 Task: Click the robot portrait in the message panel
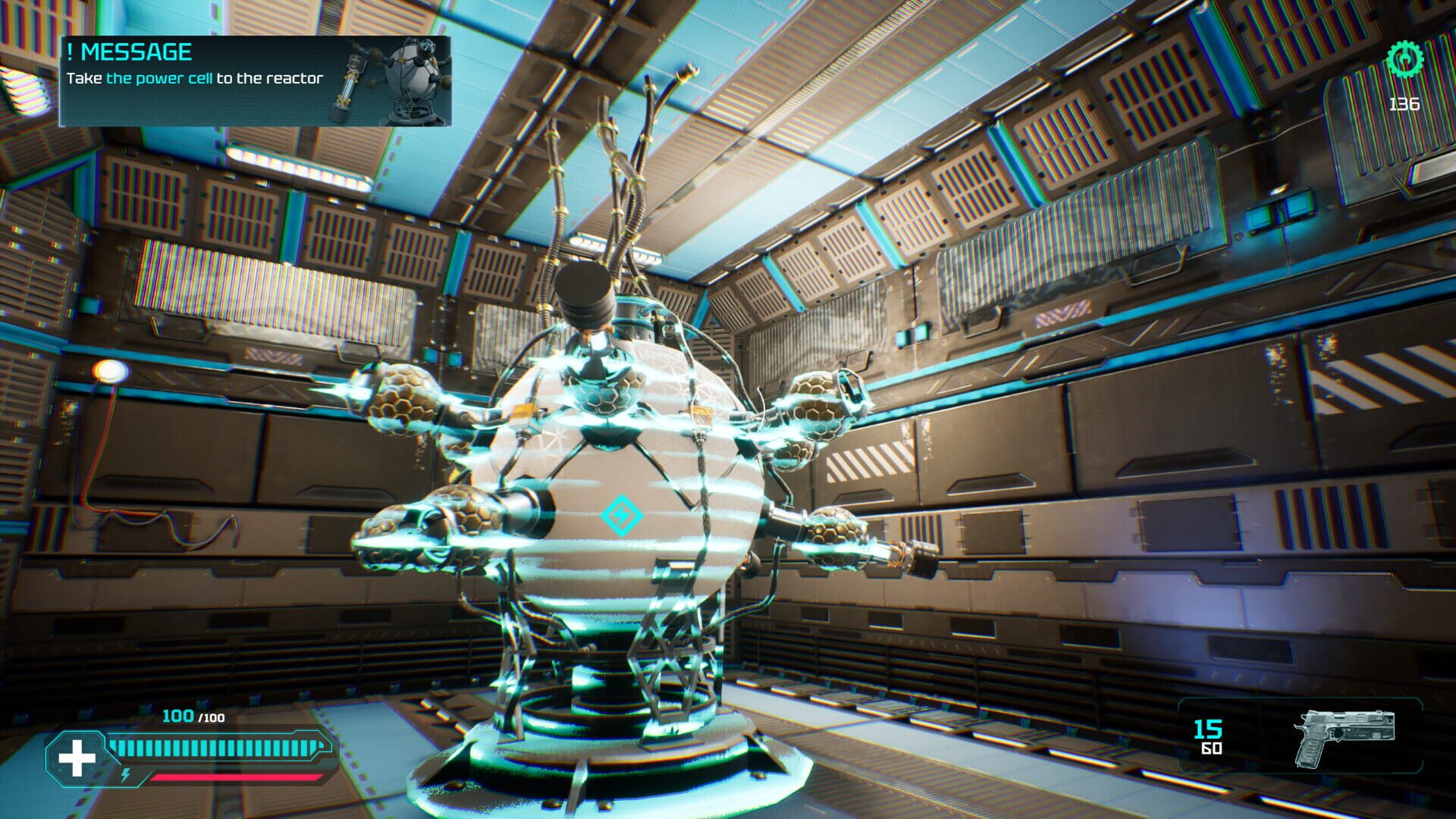pos(409,80)
